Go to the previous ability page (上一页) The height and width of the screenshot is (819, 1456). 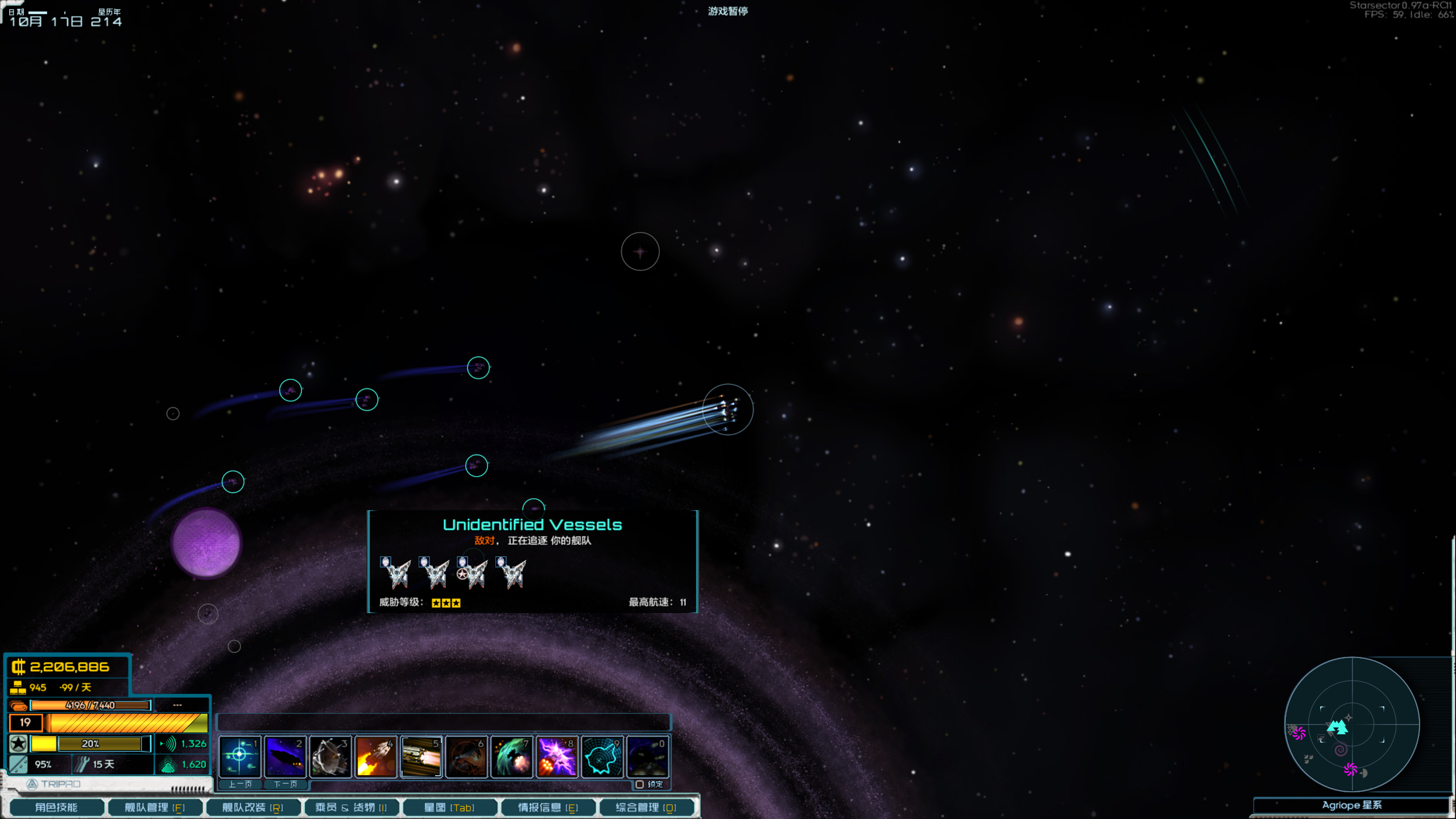pos(240,784)
